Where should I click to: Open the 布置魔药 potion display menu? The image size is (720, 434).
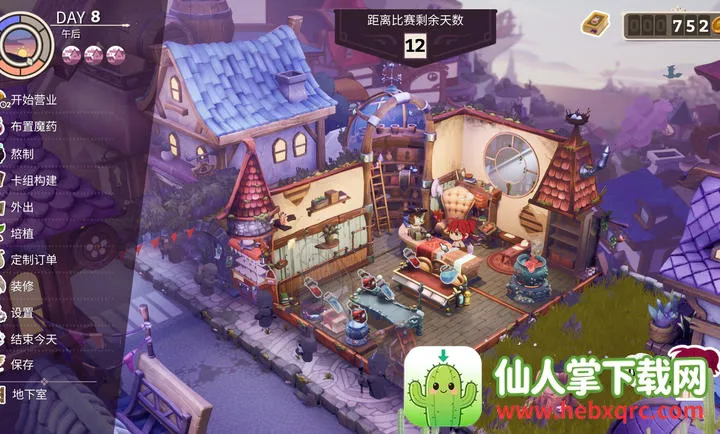(33, 127)
